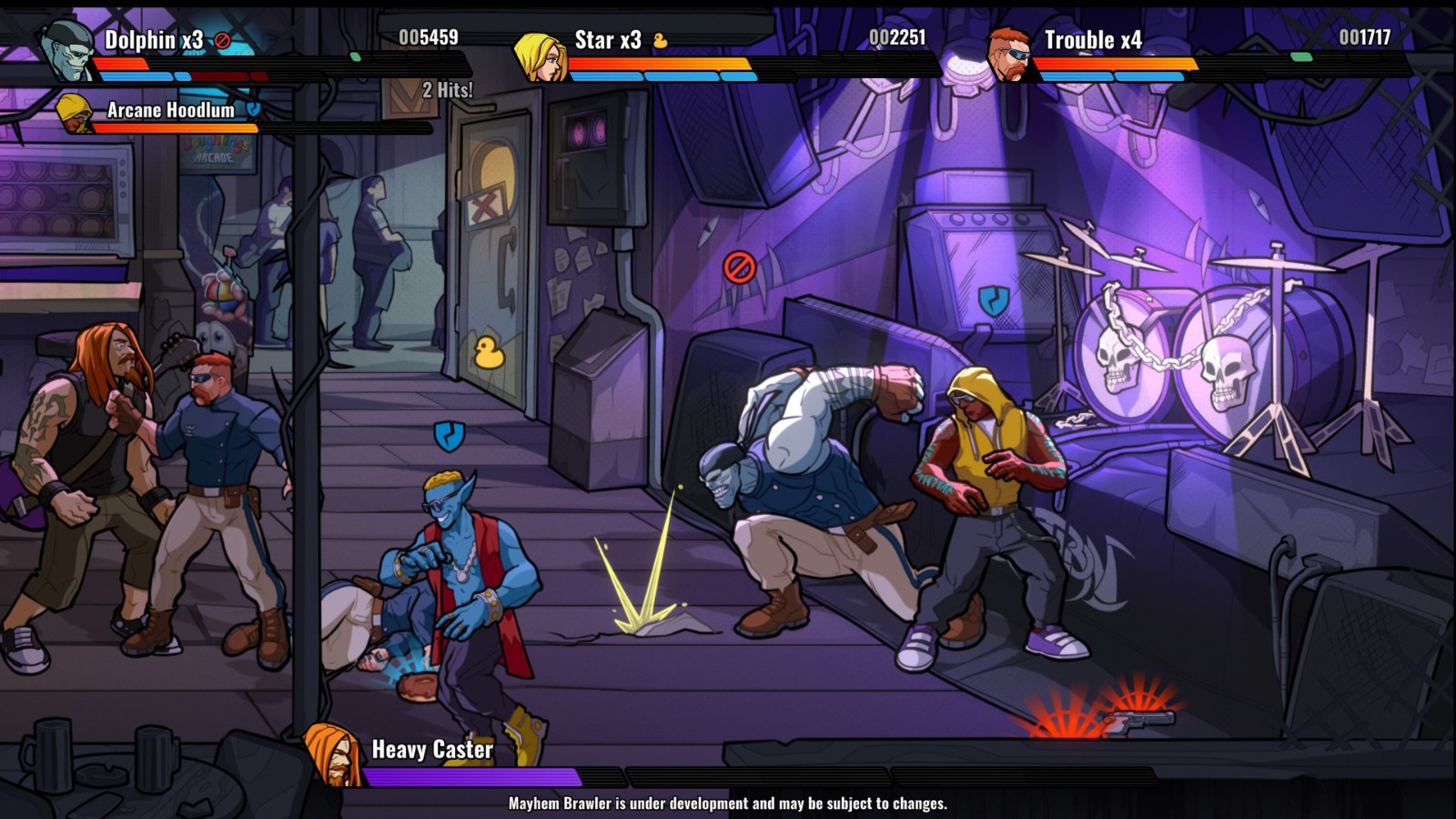Click the rubber duck icon next to Star
Screen dimensions: 1456x819
tap(659, 39)
